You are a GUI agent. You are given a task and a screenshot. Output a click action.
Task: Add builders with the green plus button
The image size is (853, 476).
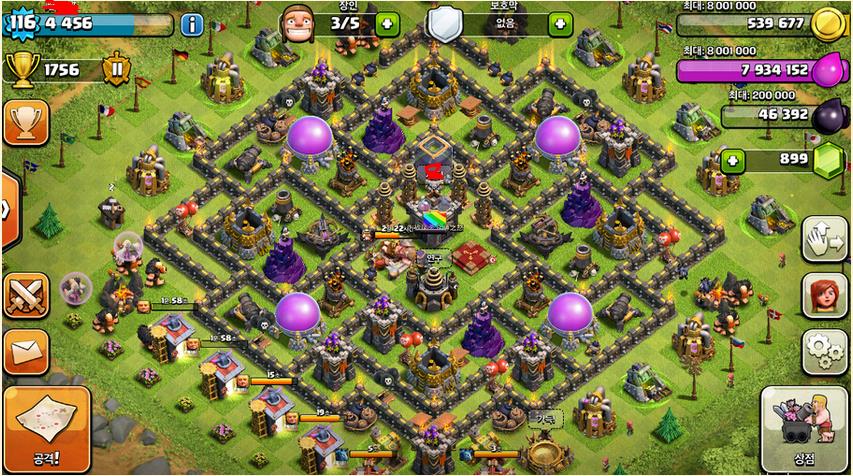pyautogui.click(x=387, y=24)
